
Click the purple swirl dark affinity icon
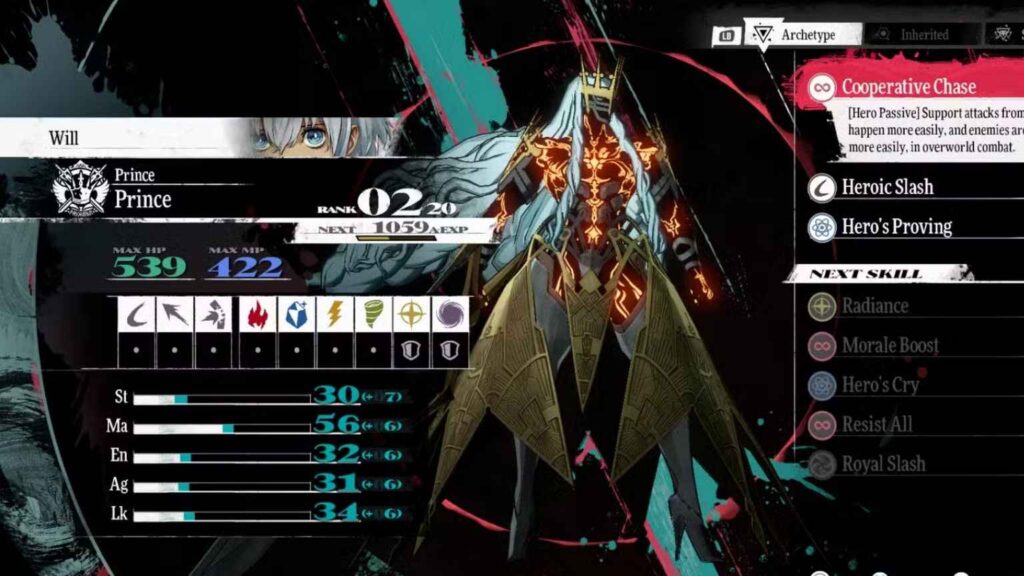pyautogui.click(x=449, y=315)
